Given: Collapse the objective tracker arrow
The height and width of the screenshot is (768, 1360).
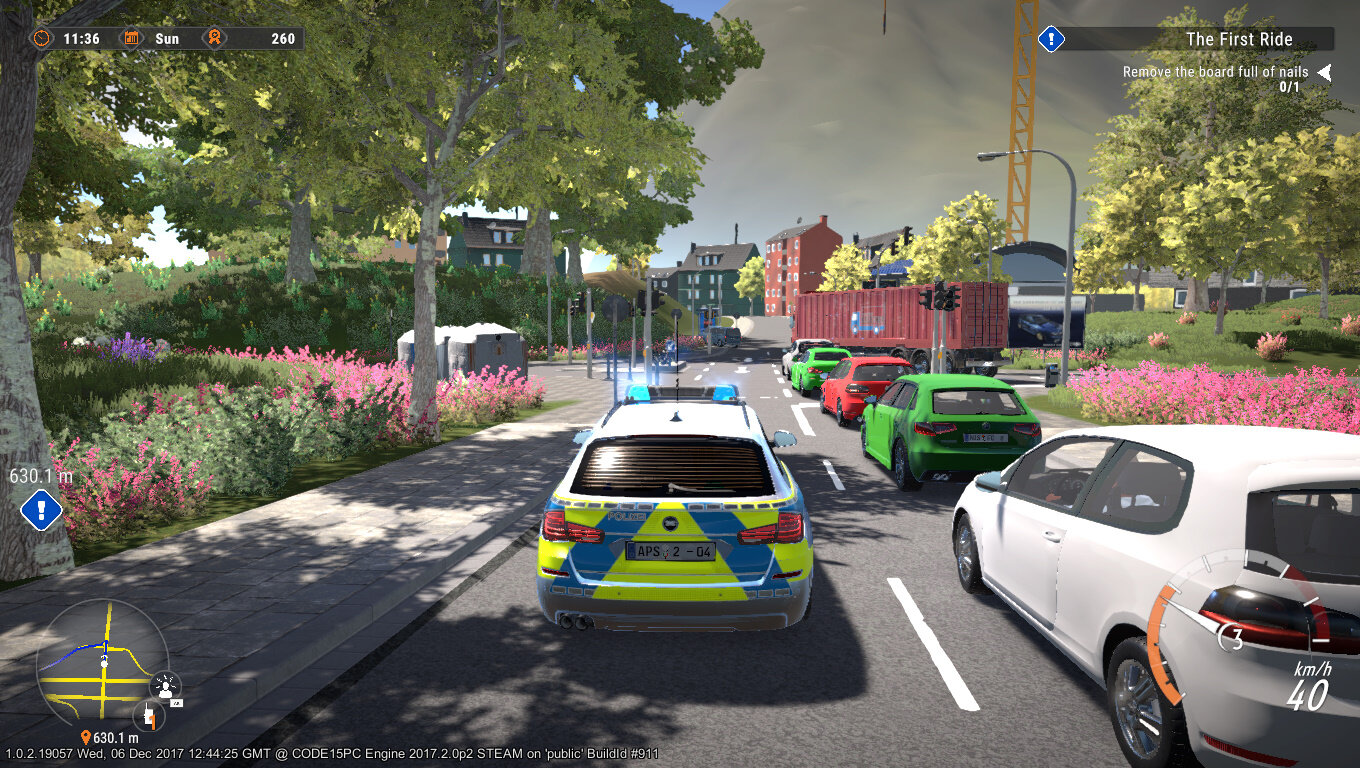Looking at the screenshot, I should (1324, 72).
